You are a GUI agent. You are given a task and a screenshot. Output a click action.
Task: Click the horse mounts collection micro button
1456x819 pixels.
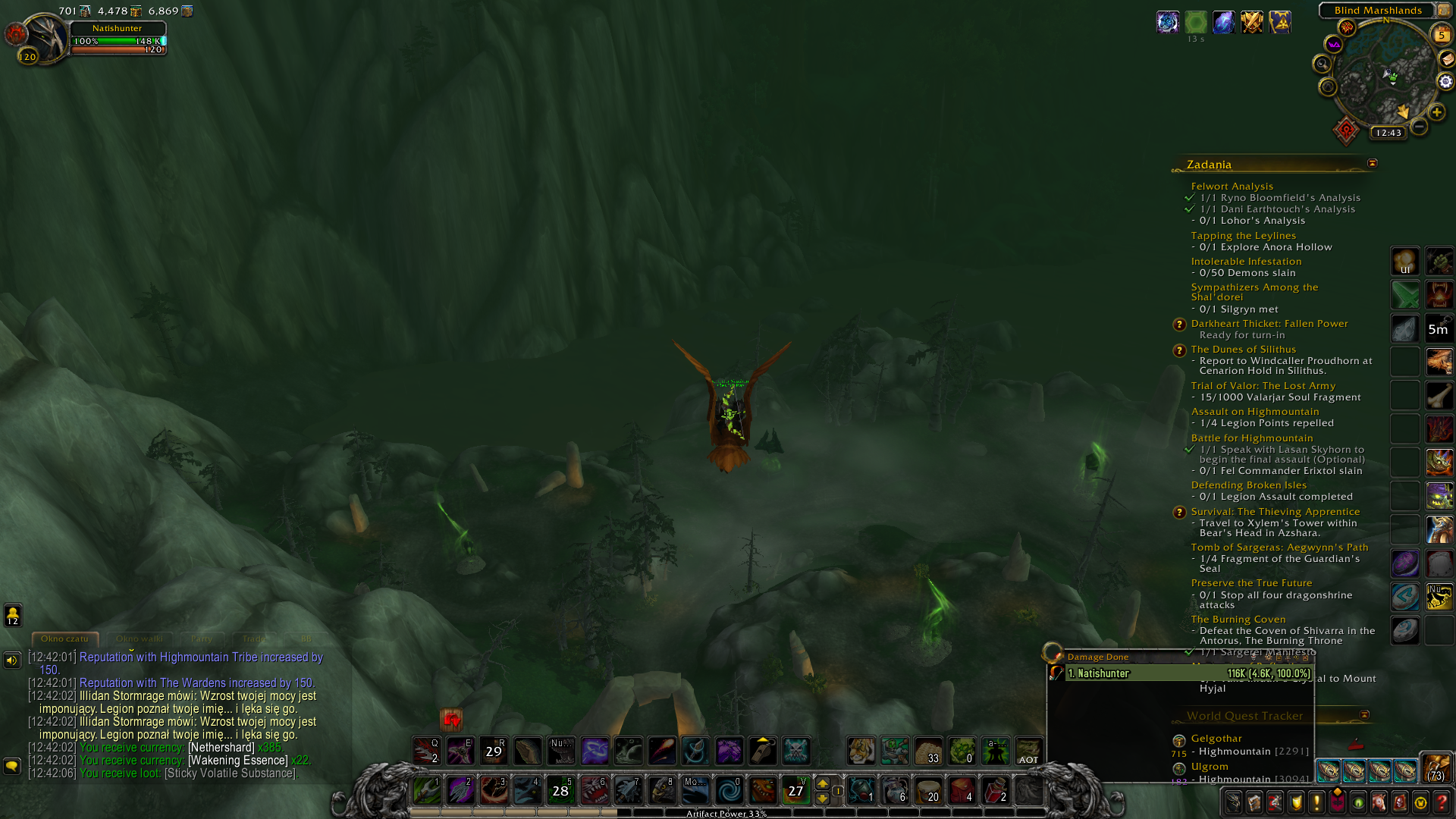click(x=1379, y=802)
